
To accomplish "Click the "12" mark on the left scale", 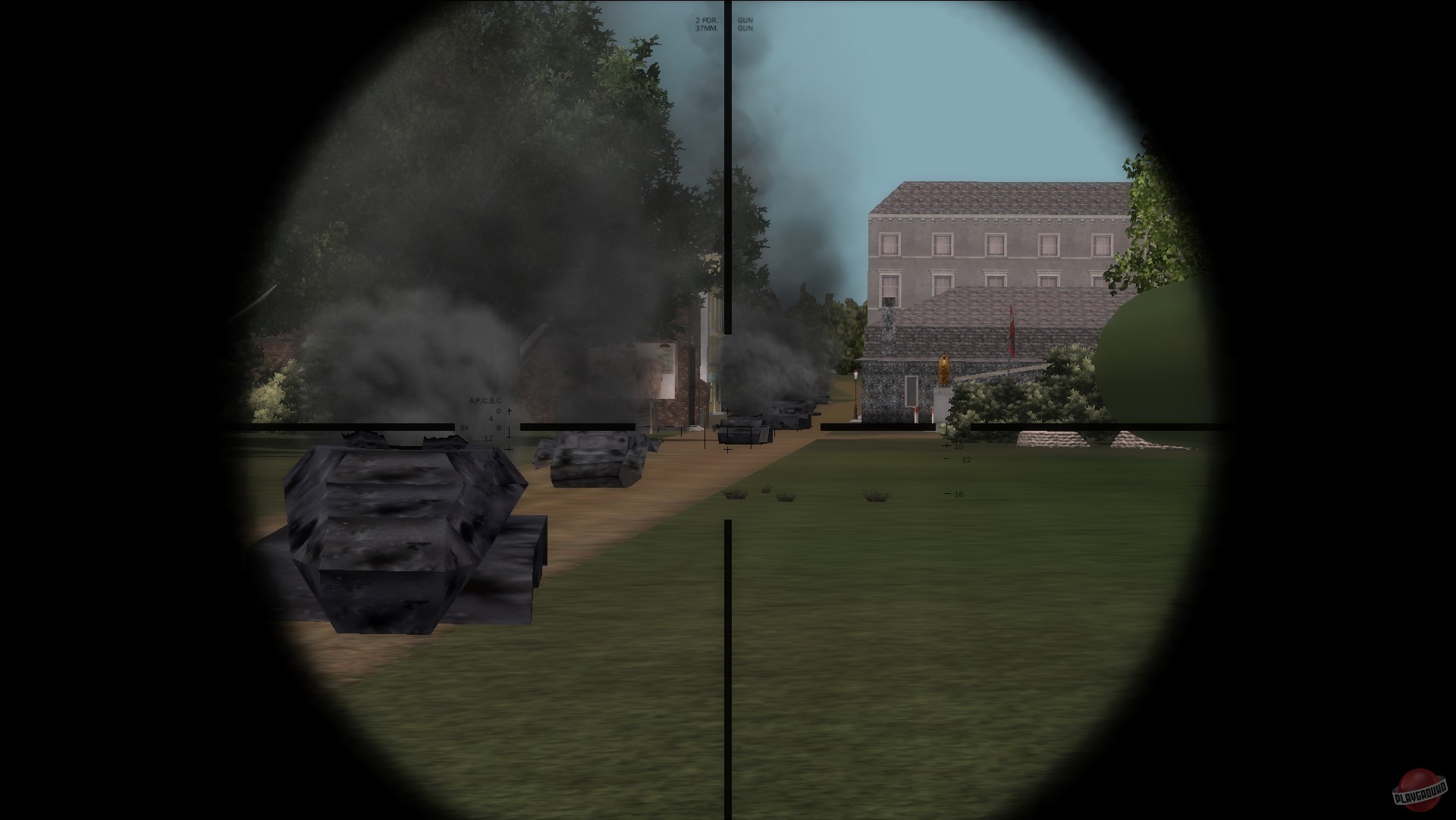I will (488, 438).
